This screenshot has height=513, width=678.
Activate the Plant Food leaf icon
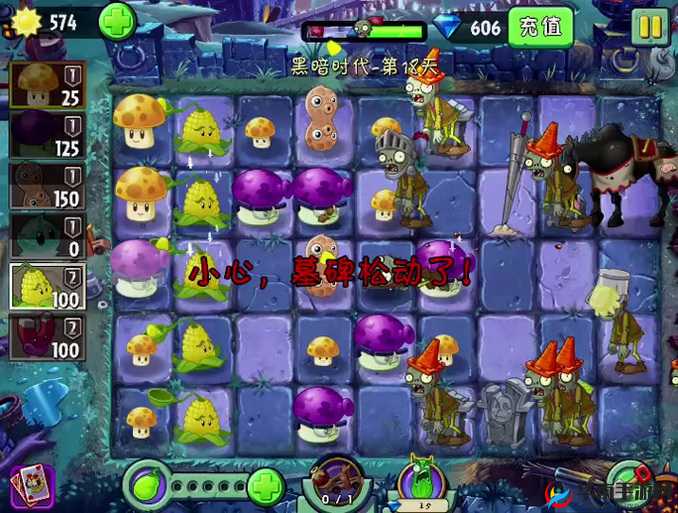point(148,488)
